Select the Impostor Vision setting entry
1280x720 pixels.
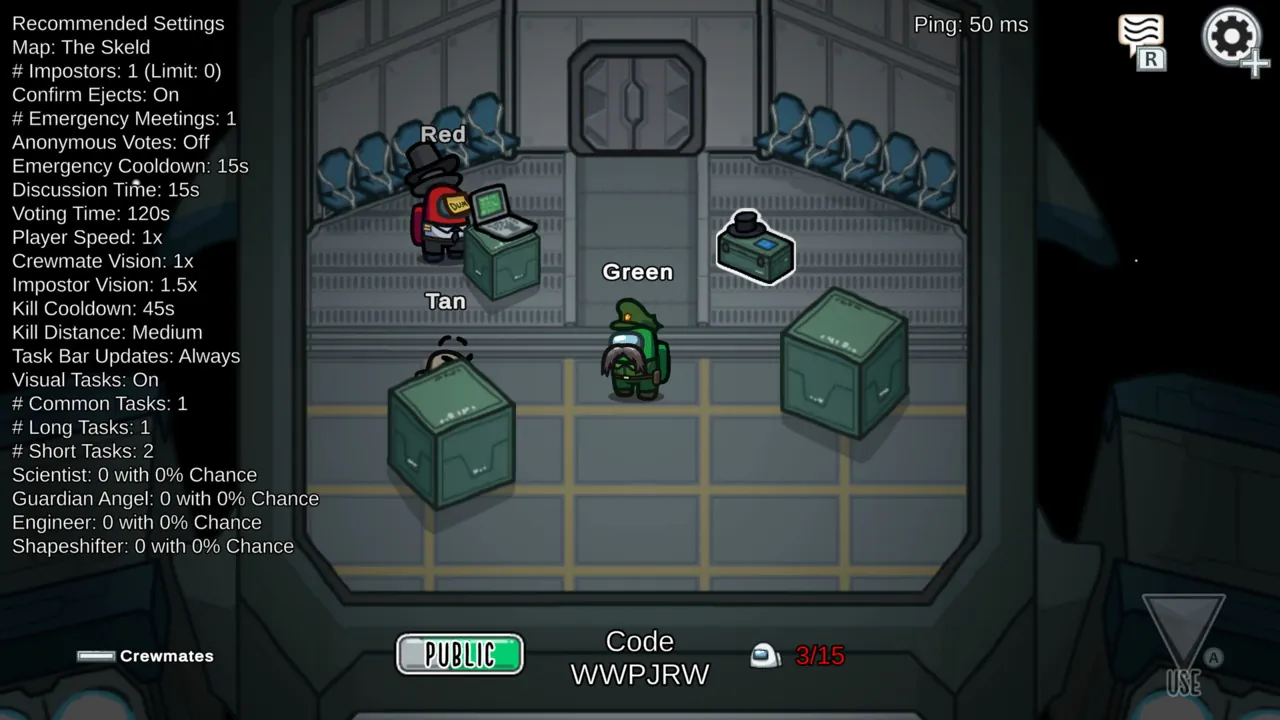coord(104,284)
